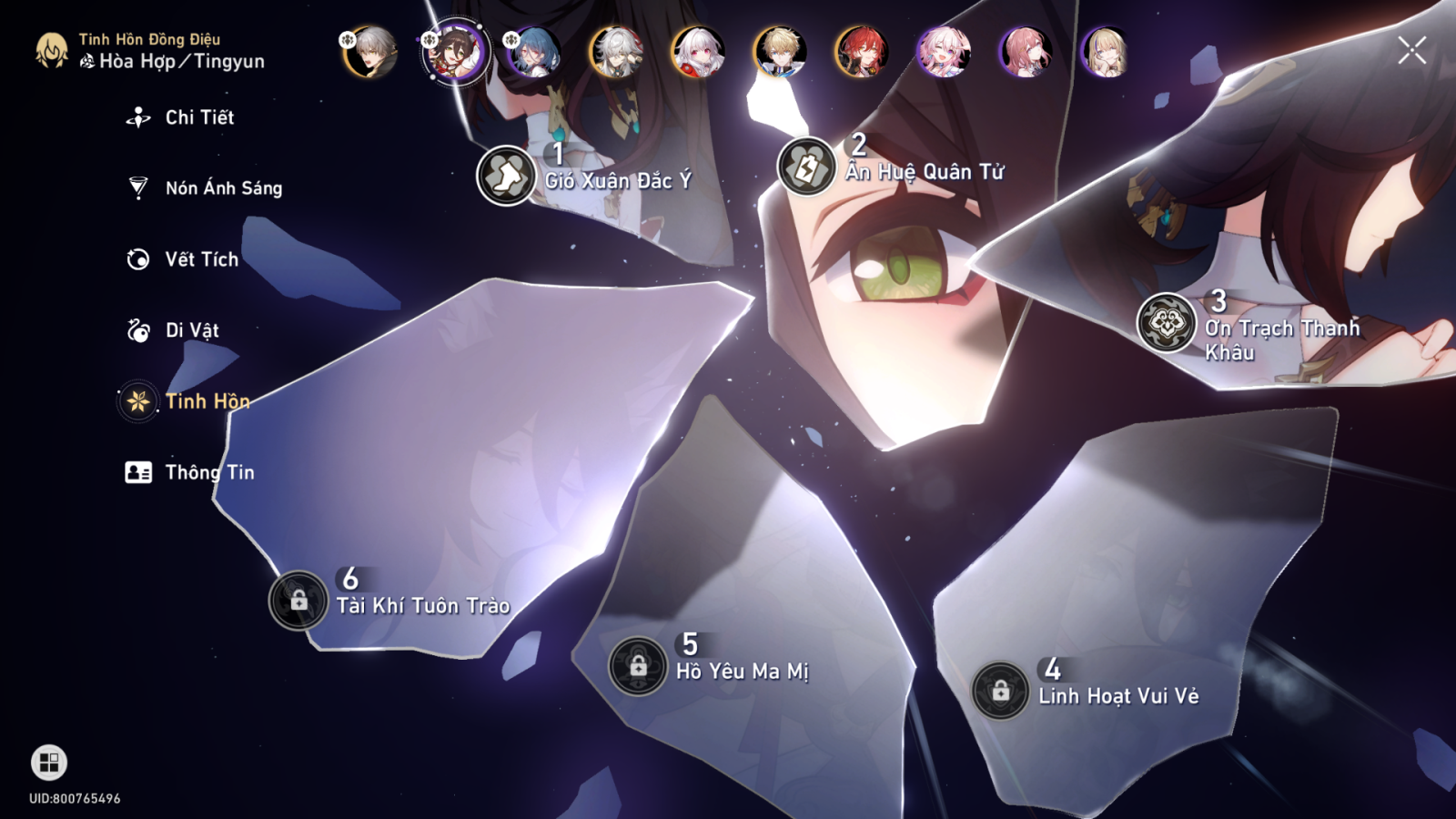This screenshot has width=1456, height=819.
Task: Choose the blonde boy character portrait
Action: tap(780, 52)
